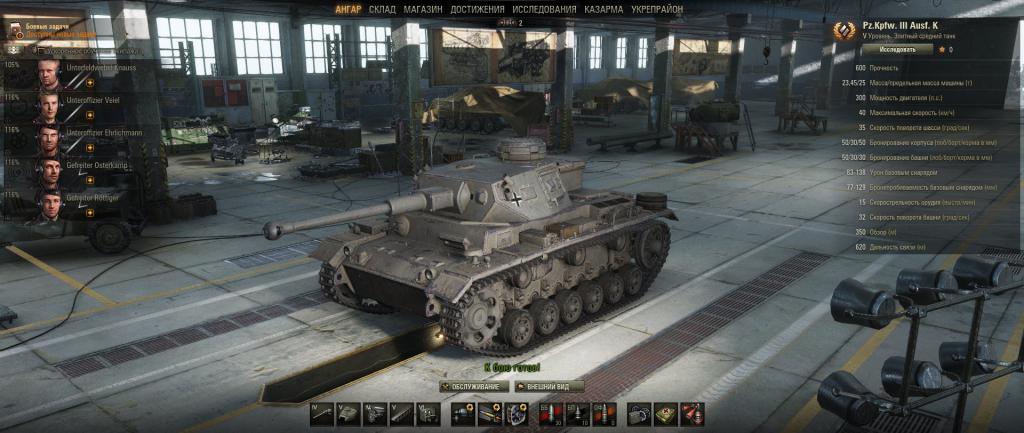Screen dimensions: 1024x433
Task: Select the tier IV gun module slot
Action: (322, 413)
